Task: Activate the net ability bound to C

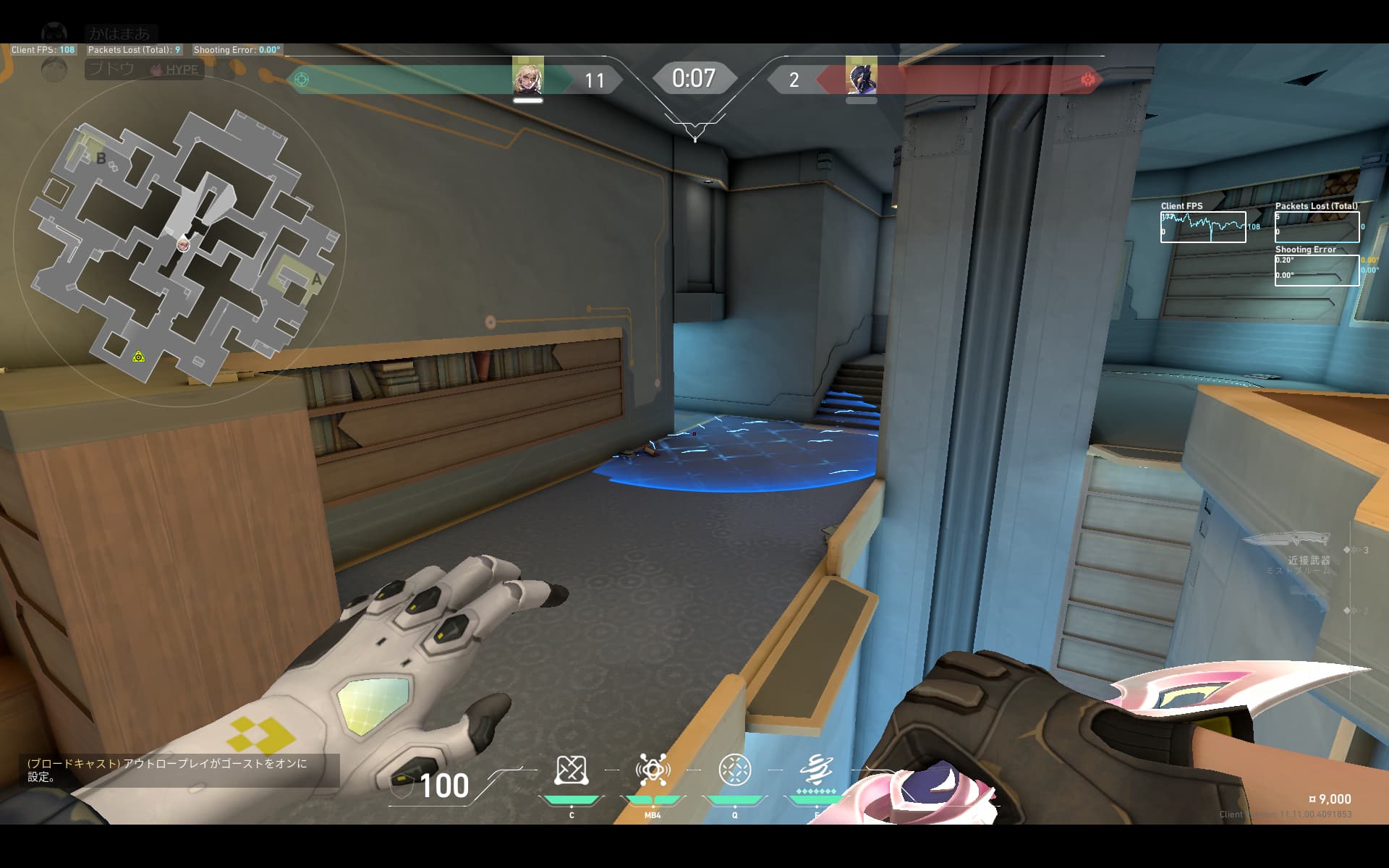Action: 571,771
